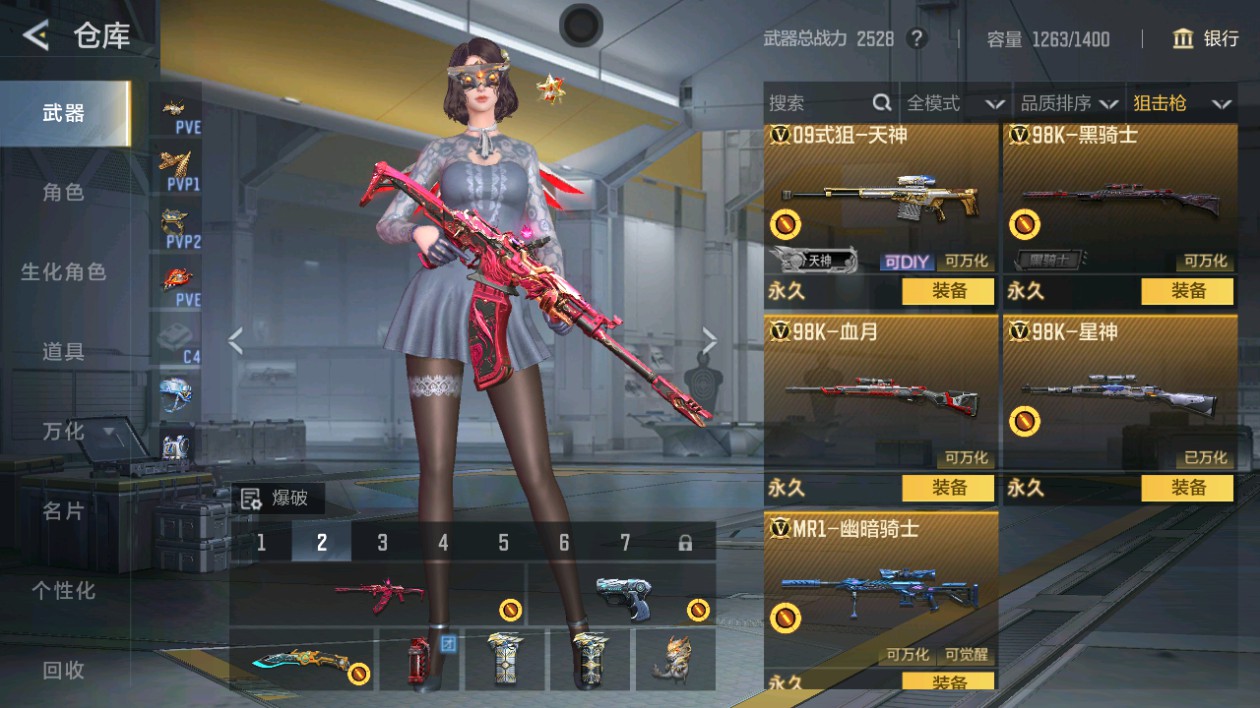
Task: Open the 生化角色 category
Action: click(x=64, y=272)
